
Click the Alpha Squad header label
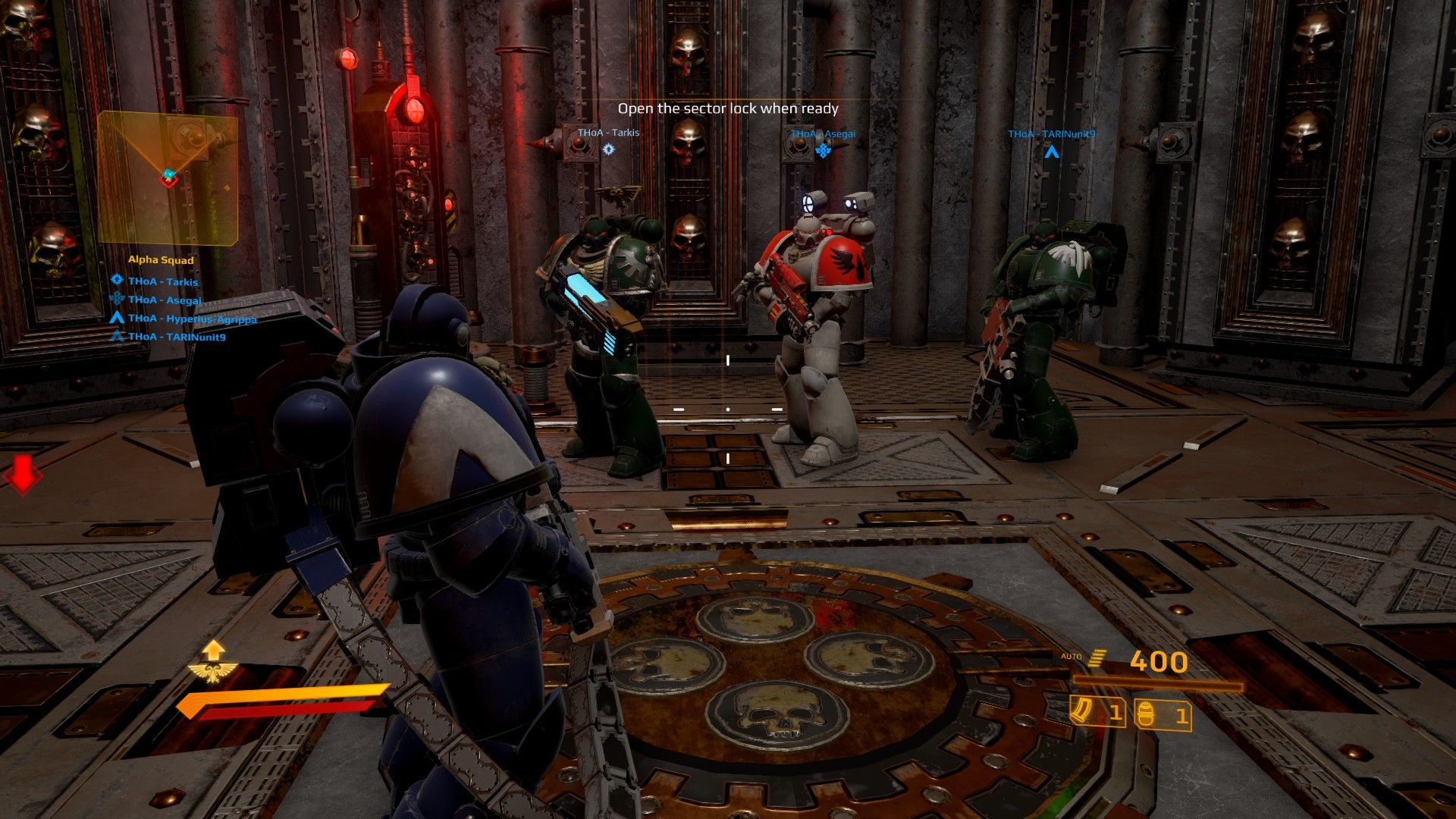pos(161,260)
